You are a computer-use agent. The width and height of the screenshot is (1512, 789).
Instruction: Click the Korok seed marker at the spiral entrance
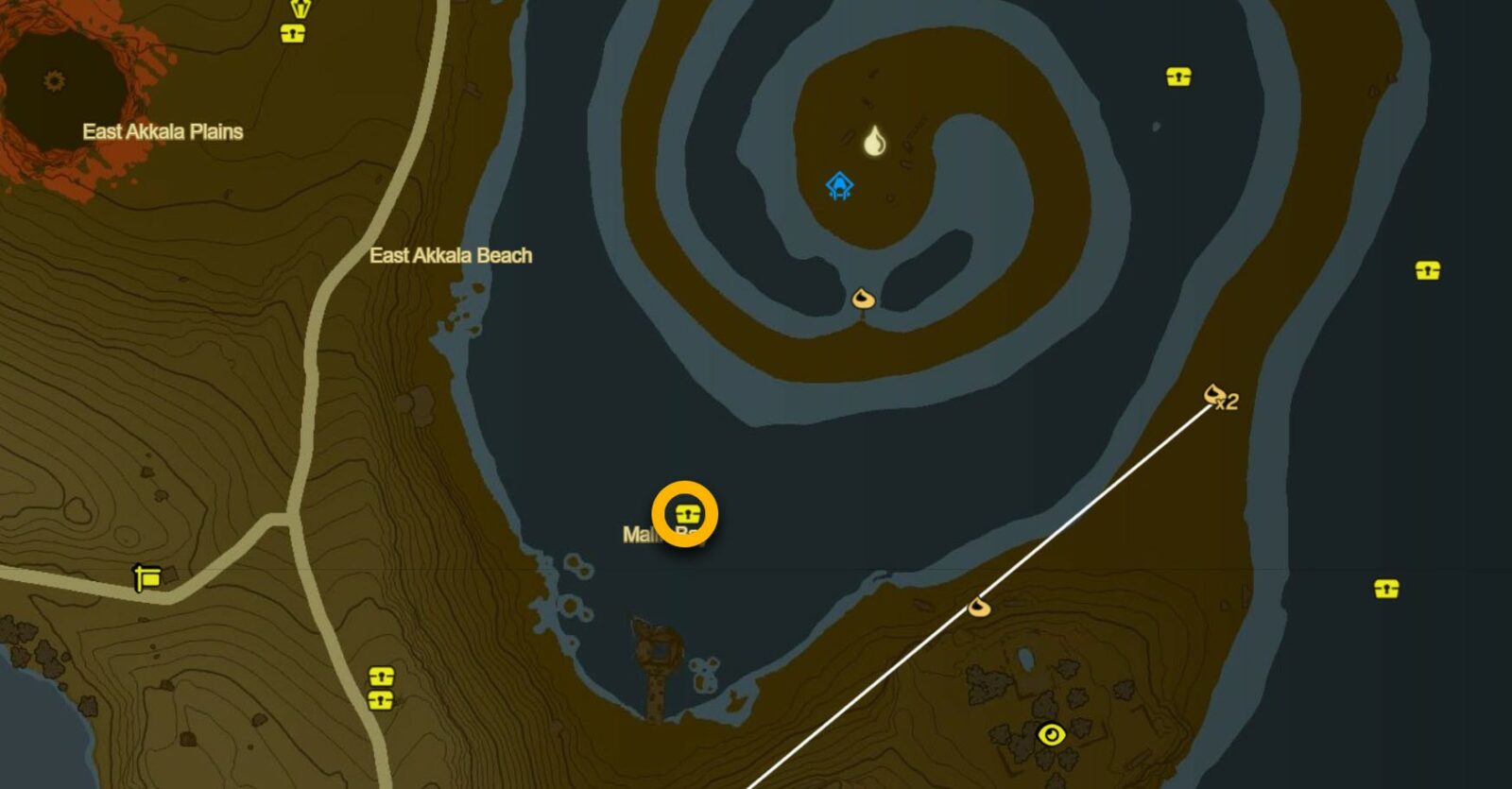coord(863,300)
